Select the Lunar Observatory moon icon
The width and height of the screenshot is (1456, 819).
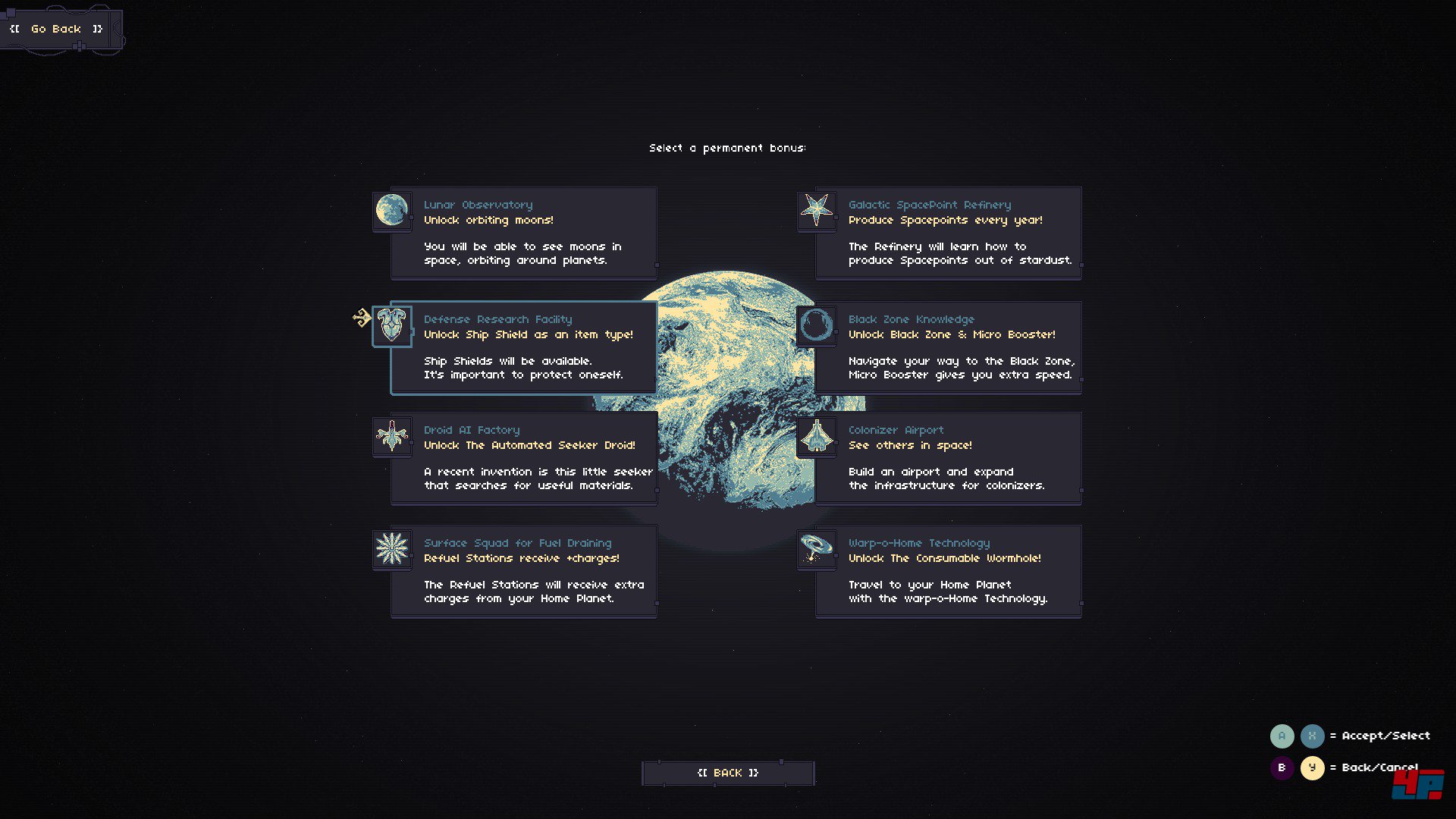(391, 210)
